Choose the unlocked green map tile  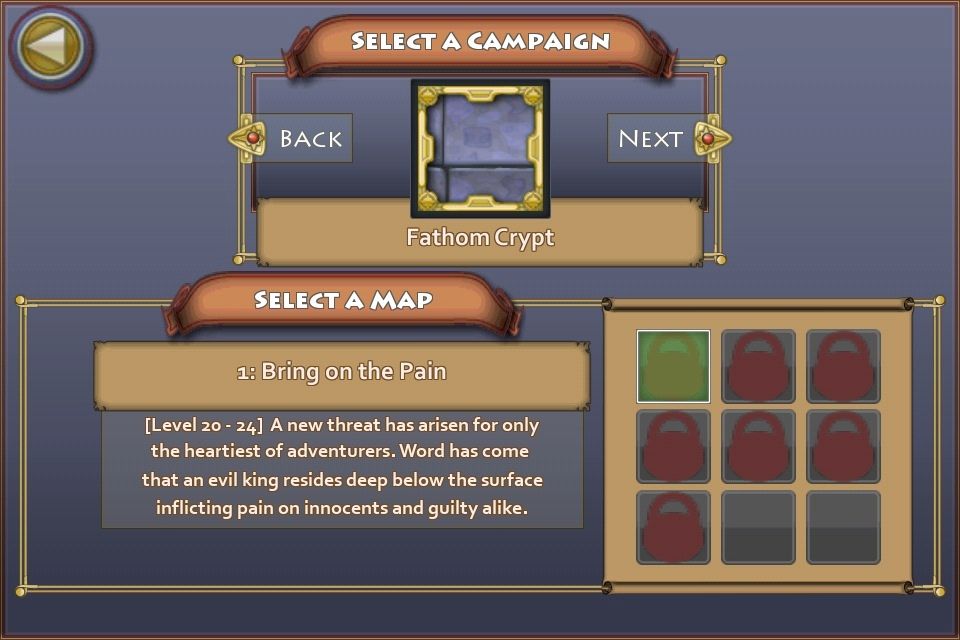[x=673, y=366]
